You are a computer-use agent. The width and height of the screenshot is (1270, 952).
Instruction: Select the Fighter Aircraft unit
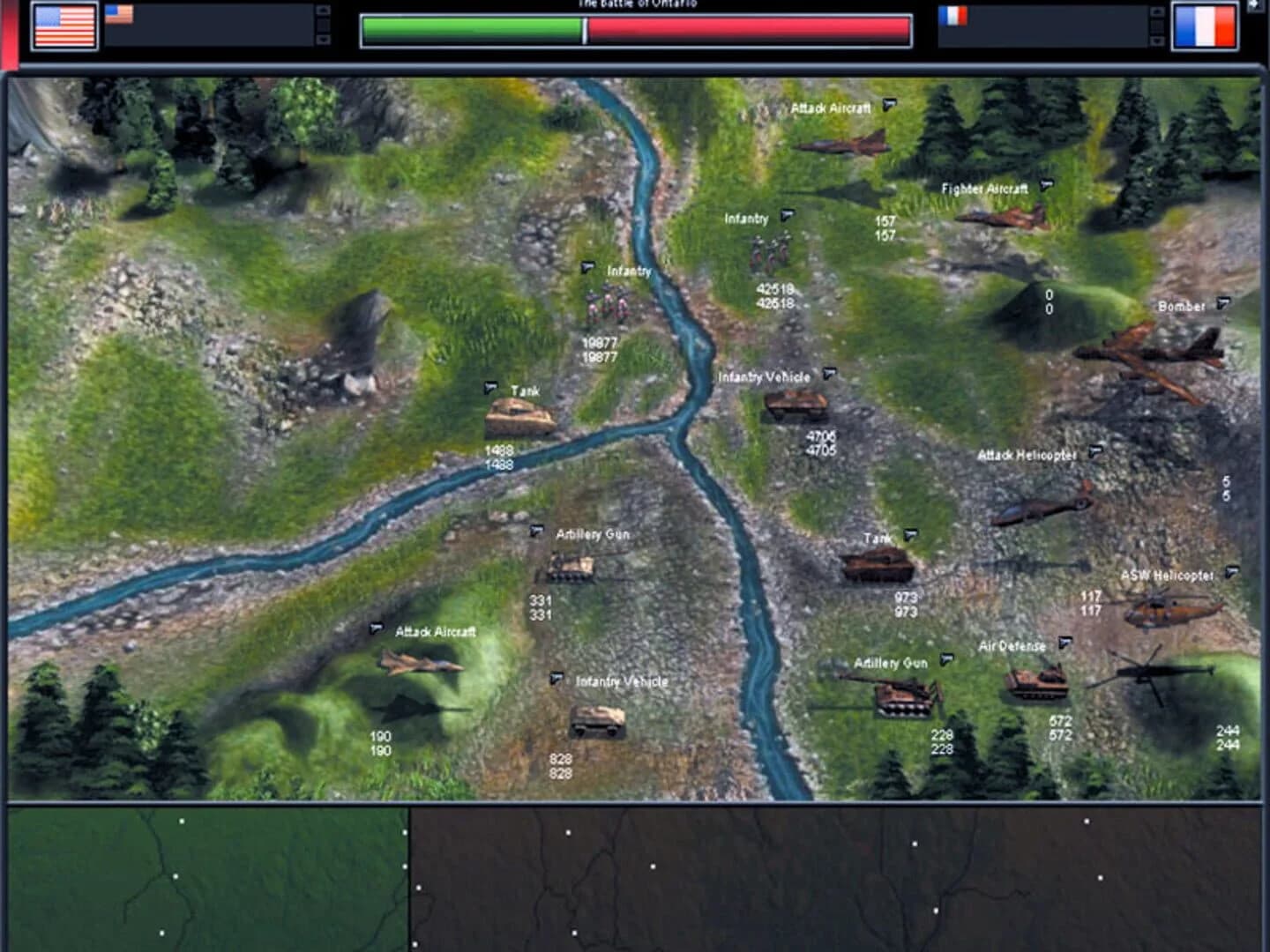click(x=1001, y=216)
